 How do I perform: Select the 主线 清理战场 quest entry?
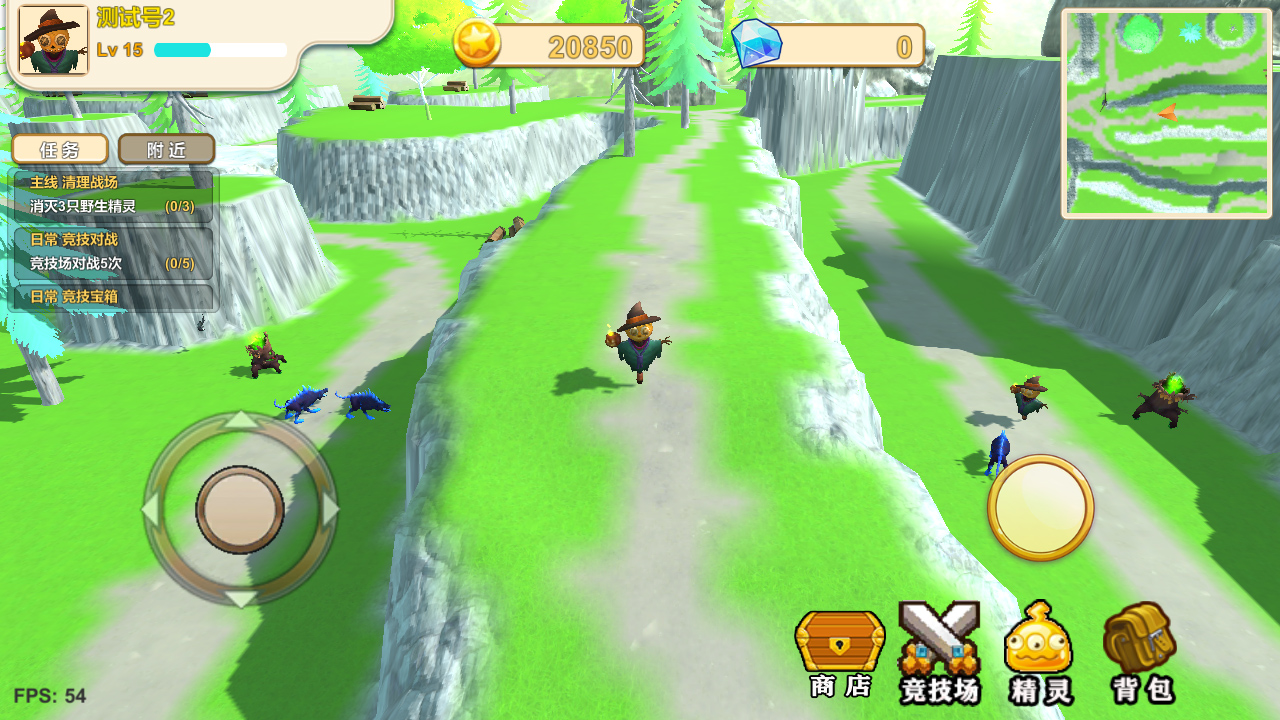112,195
